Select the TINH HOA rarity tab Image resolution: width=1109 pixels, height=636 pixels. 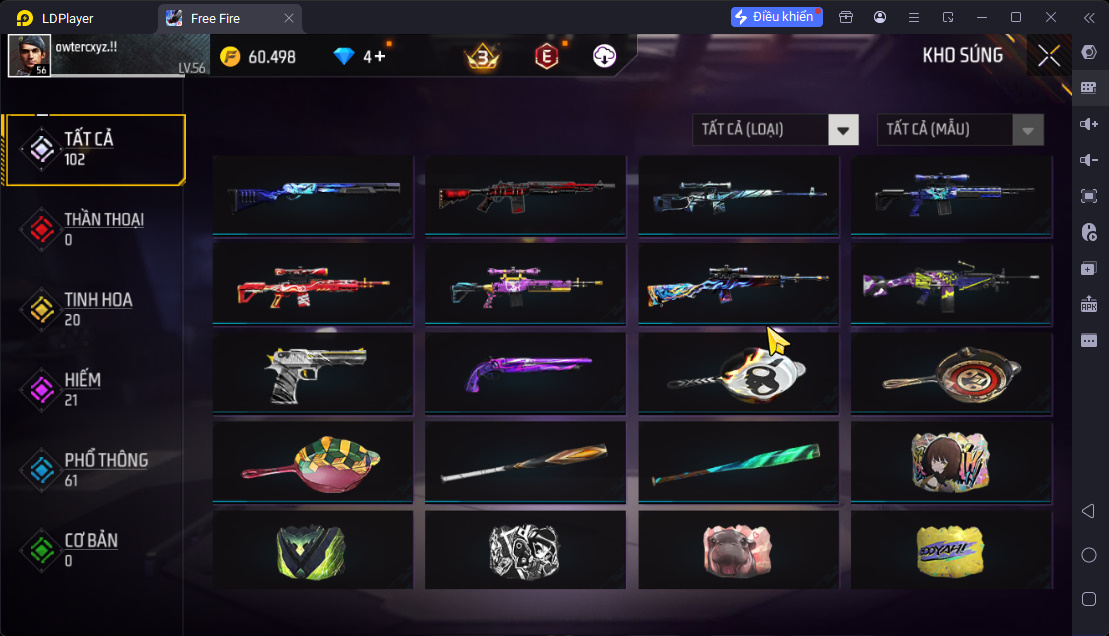[x=94, y=309]
